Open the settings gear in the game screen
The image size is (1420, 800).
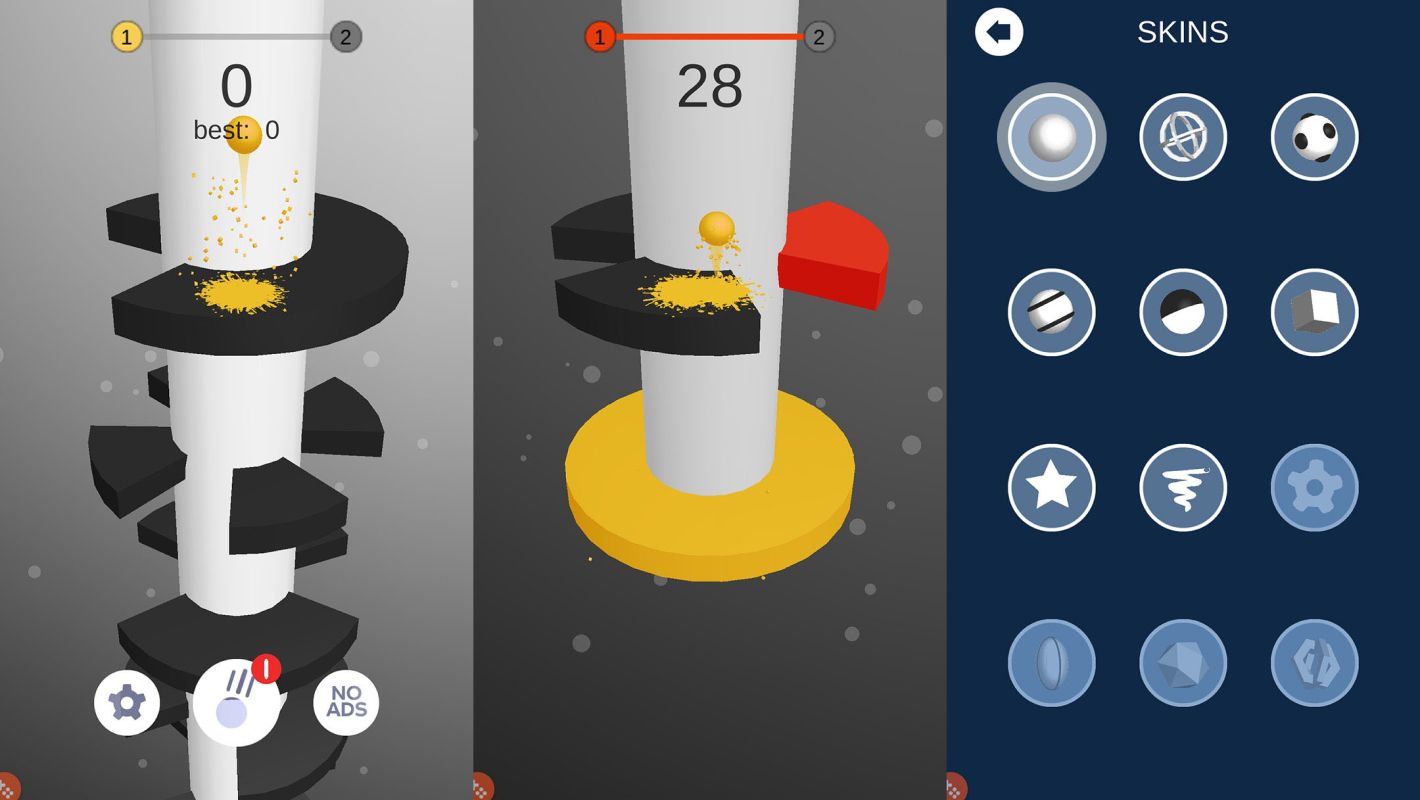pos(127,703)
